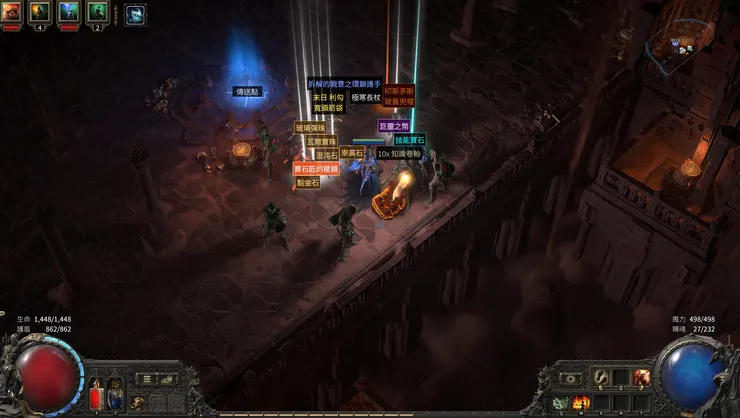Pick up the 極寒長杖 item label
Image resolution: width=740 pixels, height=418 pixels.
point(367,98)
